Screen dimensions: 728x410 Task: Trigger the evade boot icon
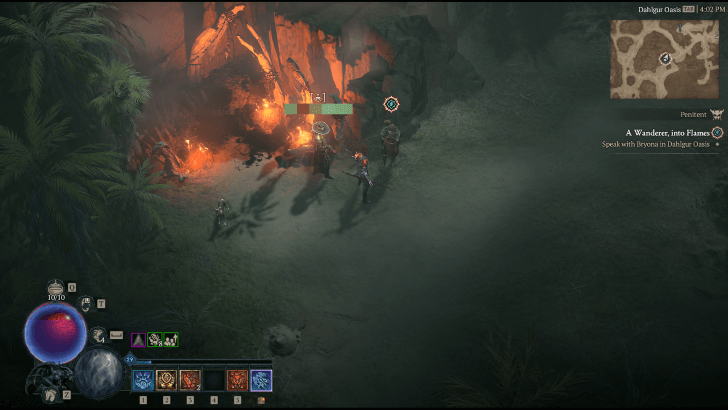click(99, 335)
